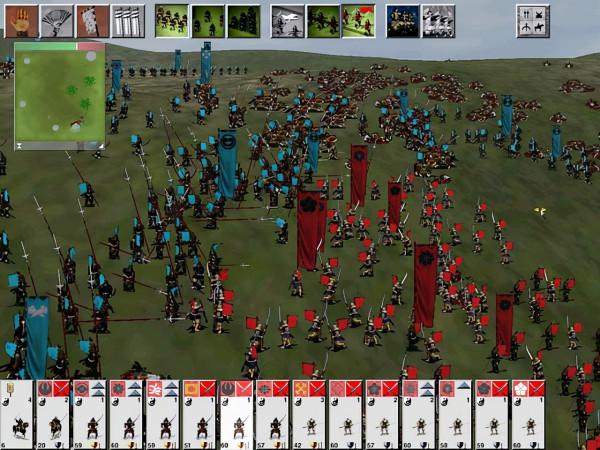Select the cavalry unit card with 20 men
The image size is (600, 450).
tap(54, 415)
